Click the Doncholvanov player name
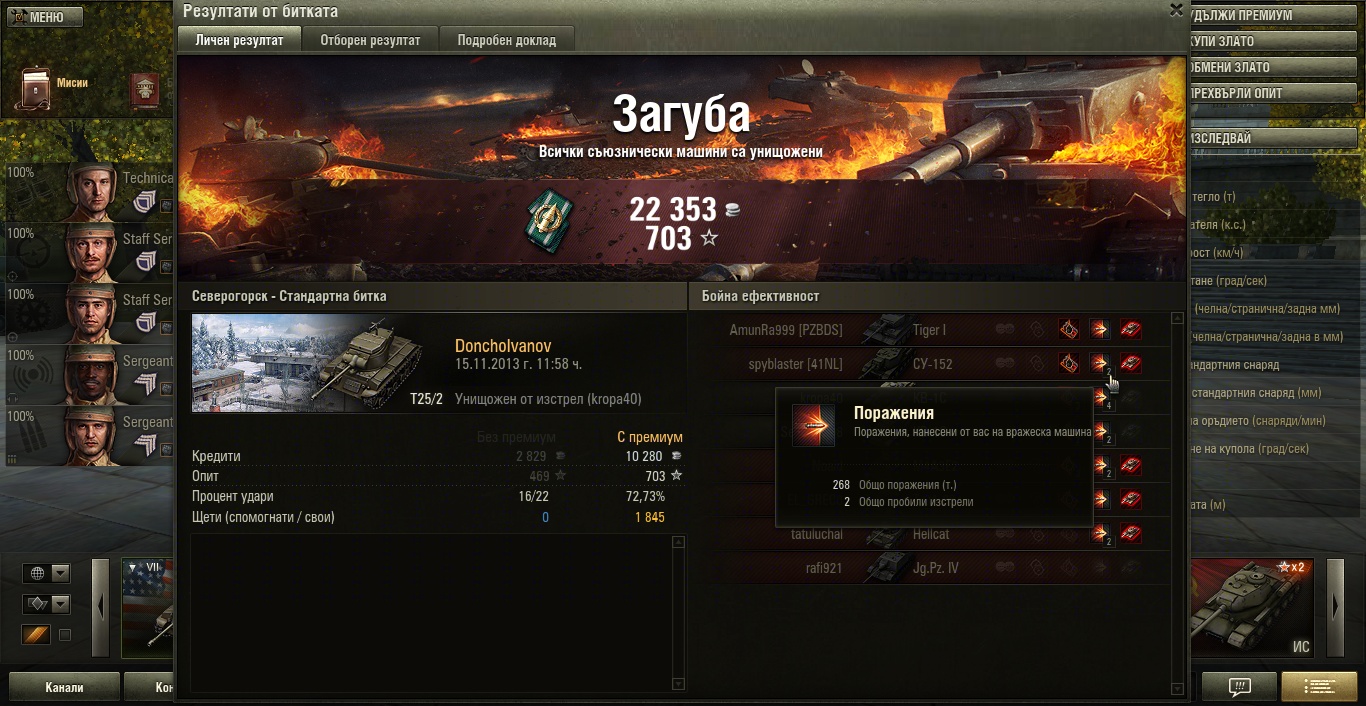The image size is (1366, 706). pyautogui.click(x=503, y=346)
